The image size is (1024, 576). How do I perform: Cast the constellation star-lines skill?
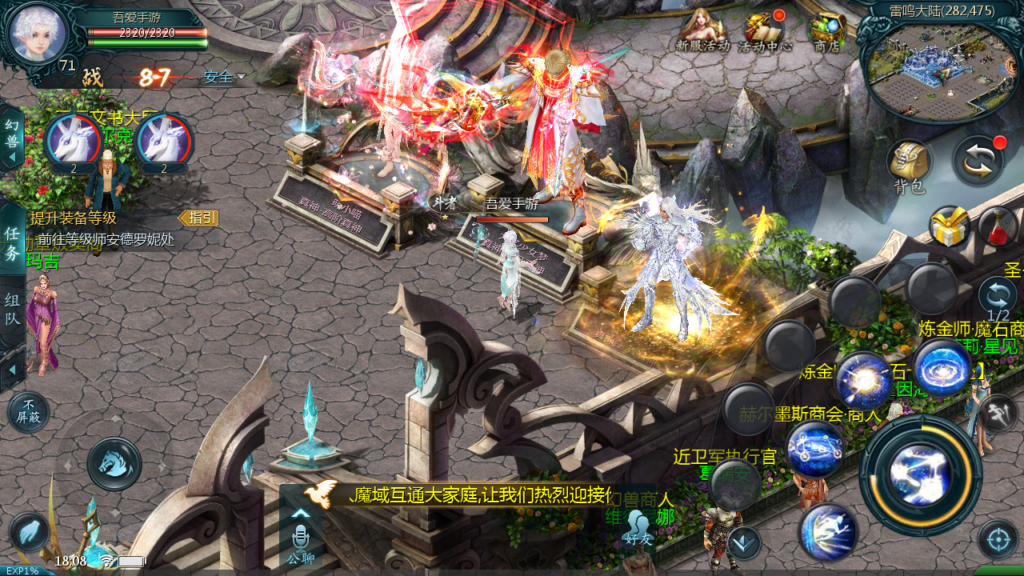[815, 448]
